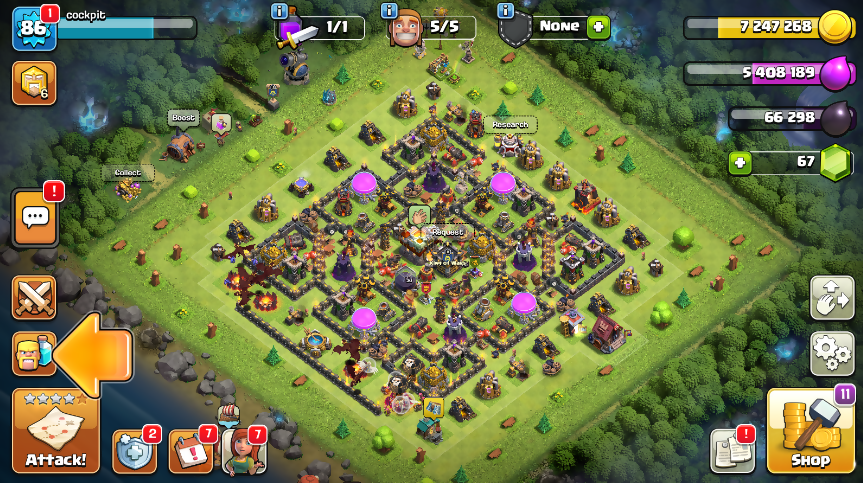
Task: Open the chat speech-bubble panel
Action: (x=34, y=216)
